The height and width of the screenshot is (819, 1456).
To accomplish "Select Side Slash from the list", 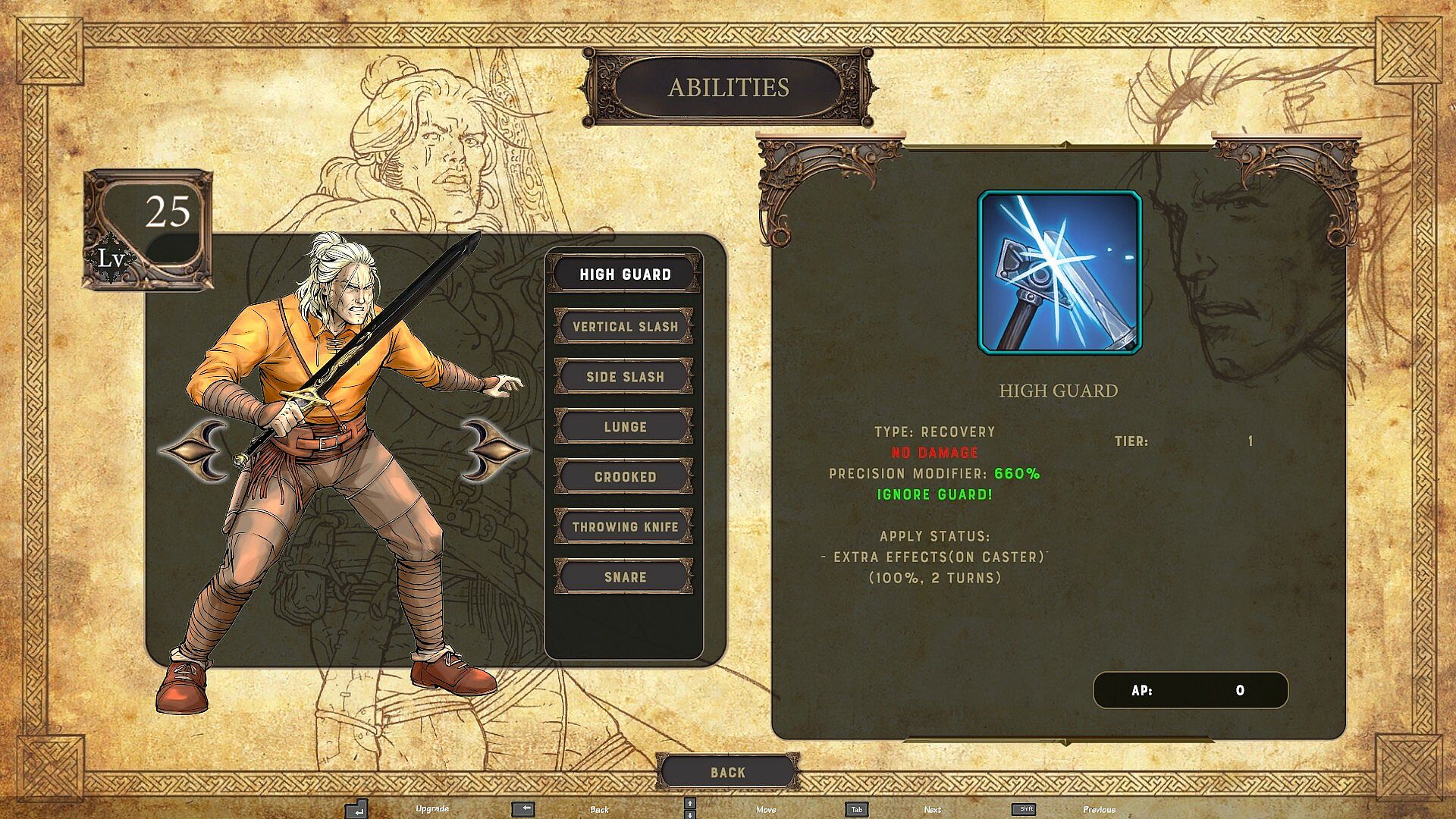I will click(x=624, y=377).
